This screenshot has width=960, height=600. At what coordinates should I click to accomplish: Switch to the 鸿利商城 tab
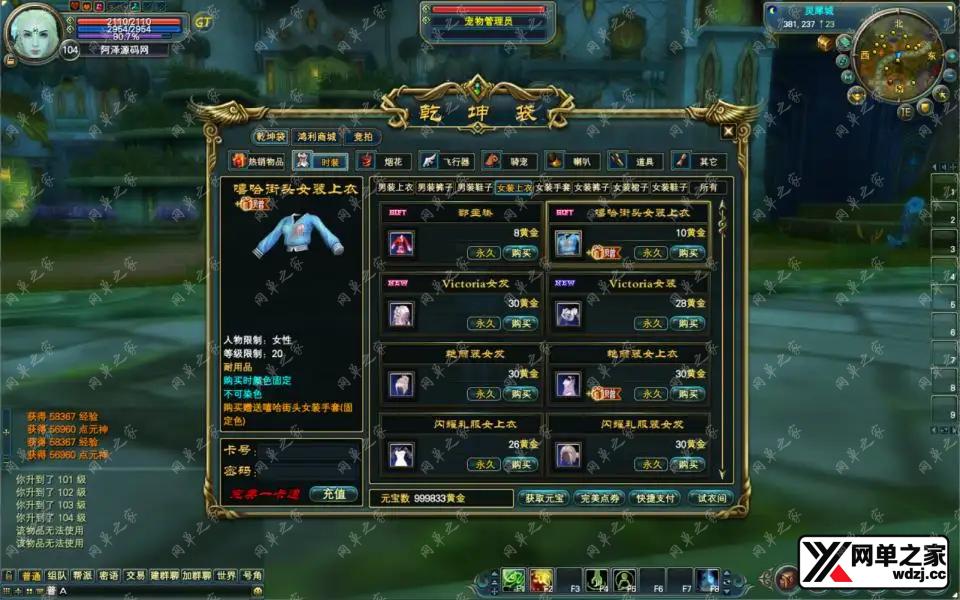pos(316,137)
